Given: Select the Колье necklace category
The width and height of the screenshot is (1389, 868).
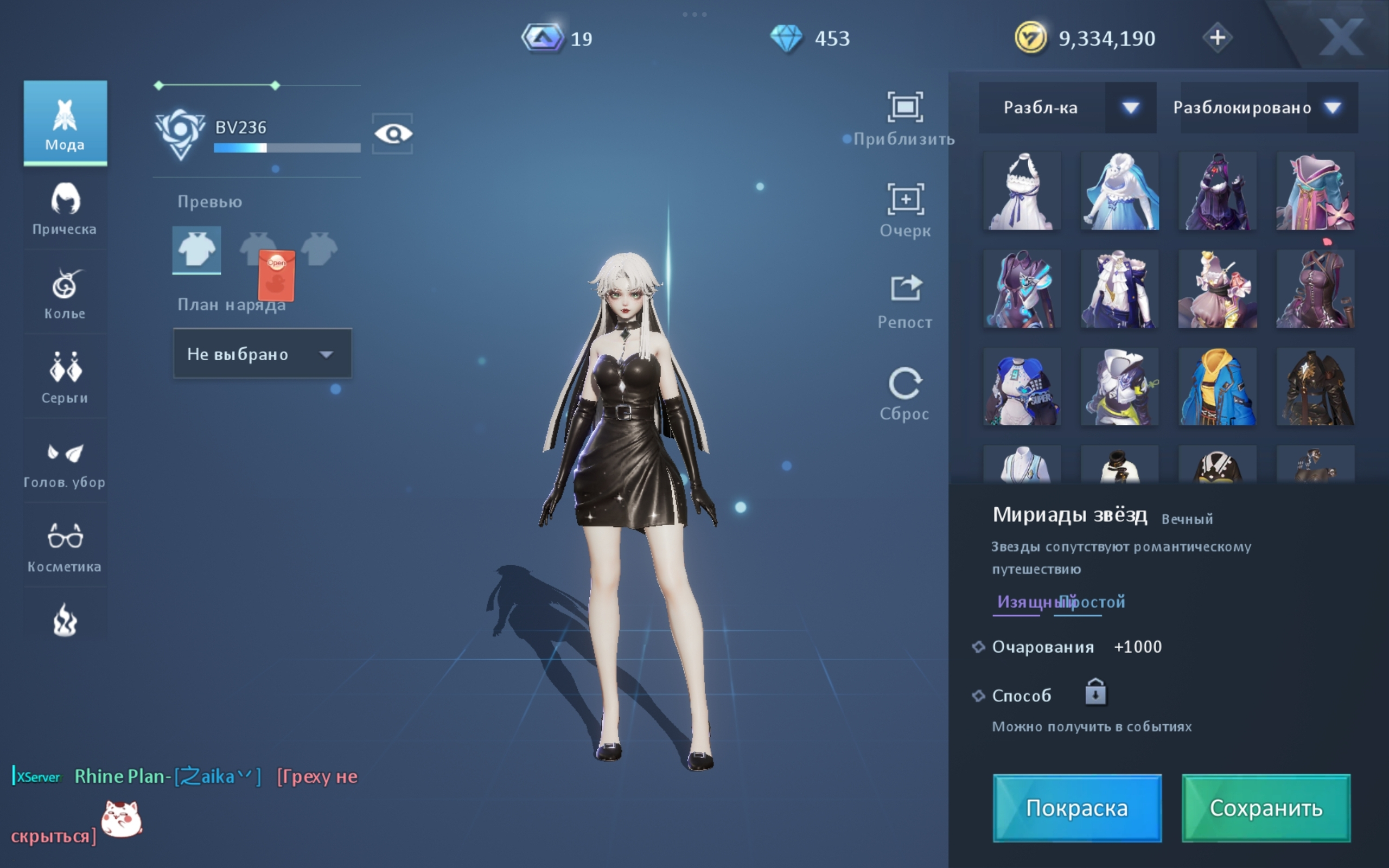Looking at the screenshot, I should 65,293.
